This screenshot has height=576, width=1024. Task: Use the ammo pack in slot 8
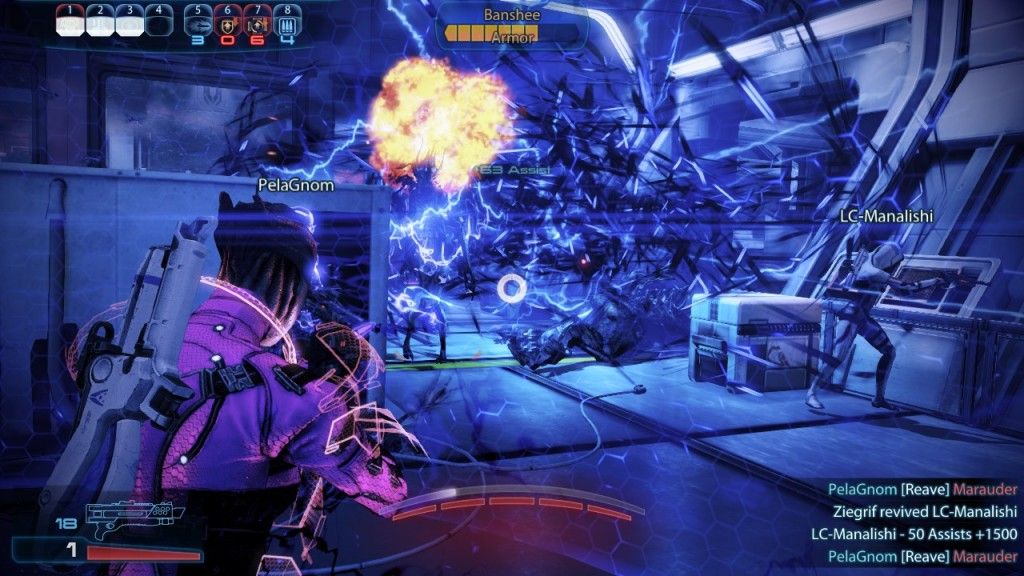click(286, 22)
